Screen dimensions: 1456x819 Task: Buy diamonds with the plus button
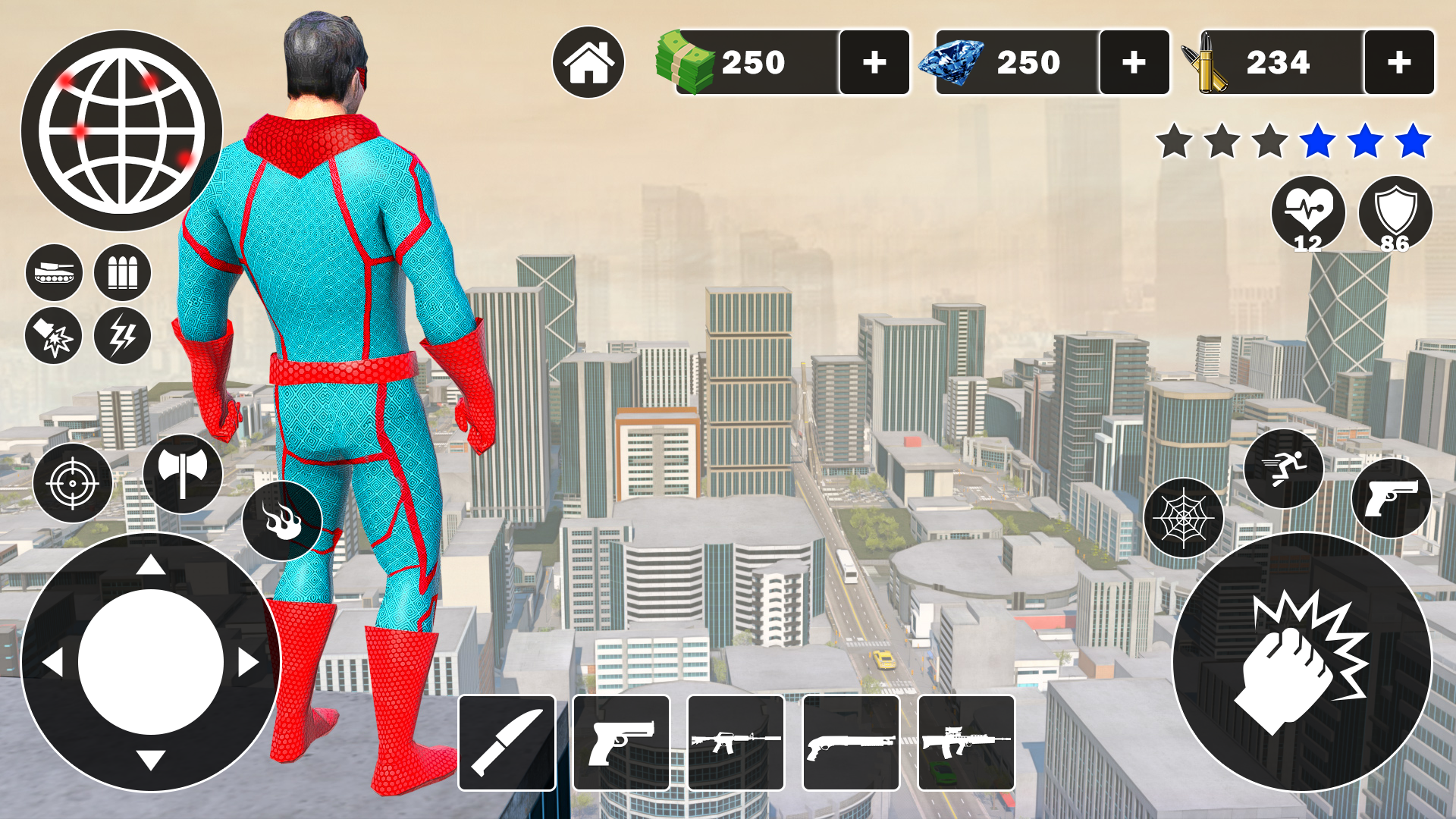click(x=1134, y=63)
